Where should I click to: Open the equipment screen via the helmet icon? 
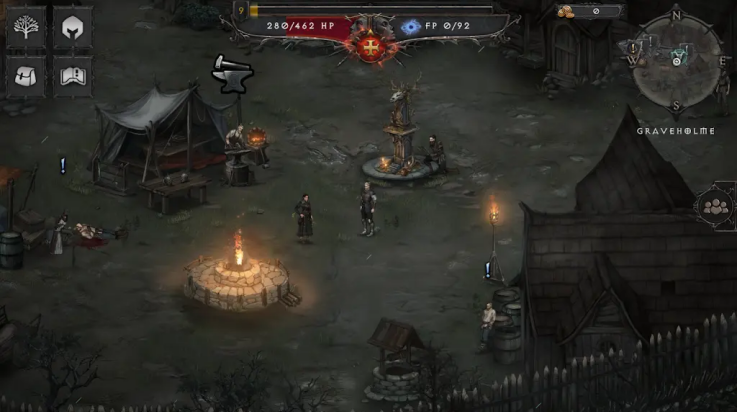tap(72, 28)
